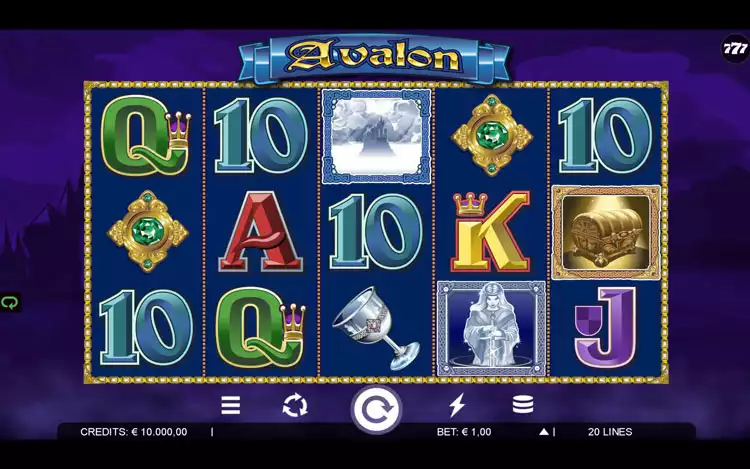Click the 777 logo badge
Viewport: 750px width, 469px height.
[x=735, y=48]
